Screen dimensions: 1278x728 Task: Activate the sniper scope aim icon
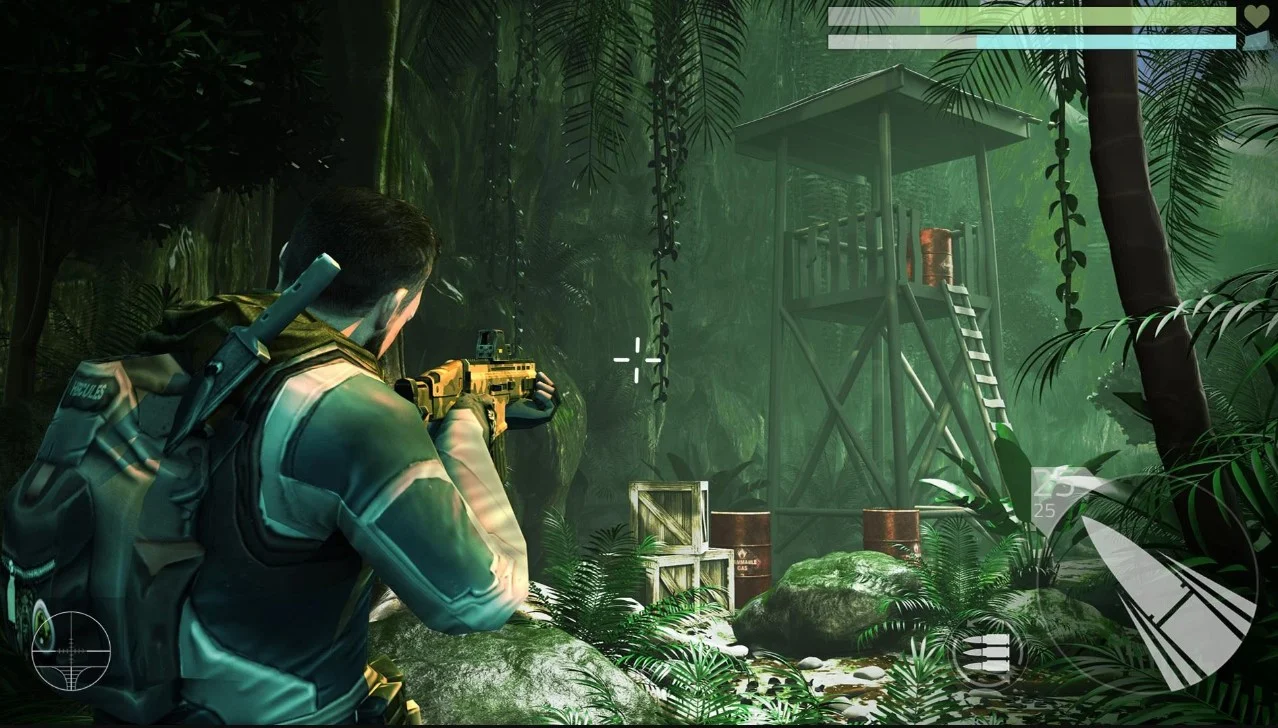70,651
